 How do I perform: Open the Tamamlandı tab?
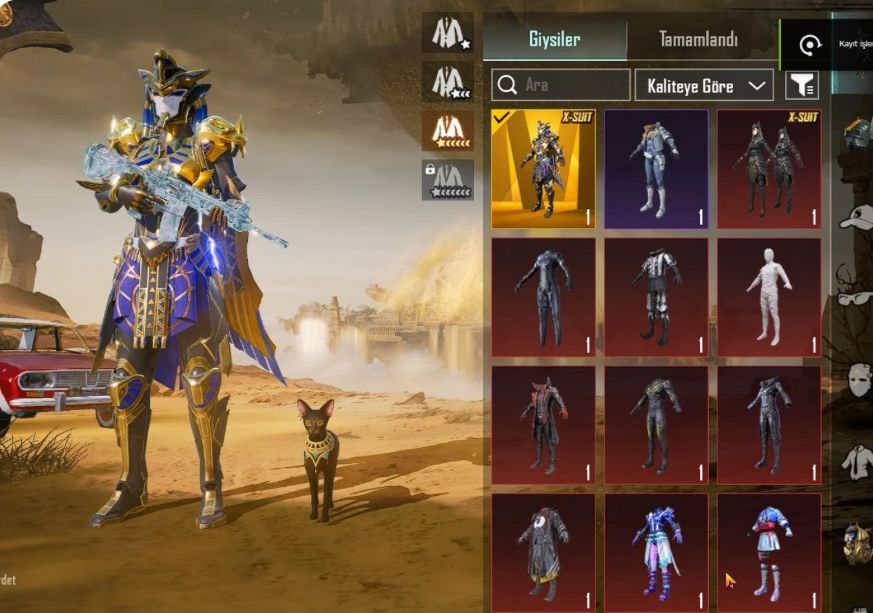click(x=698, y=41)
